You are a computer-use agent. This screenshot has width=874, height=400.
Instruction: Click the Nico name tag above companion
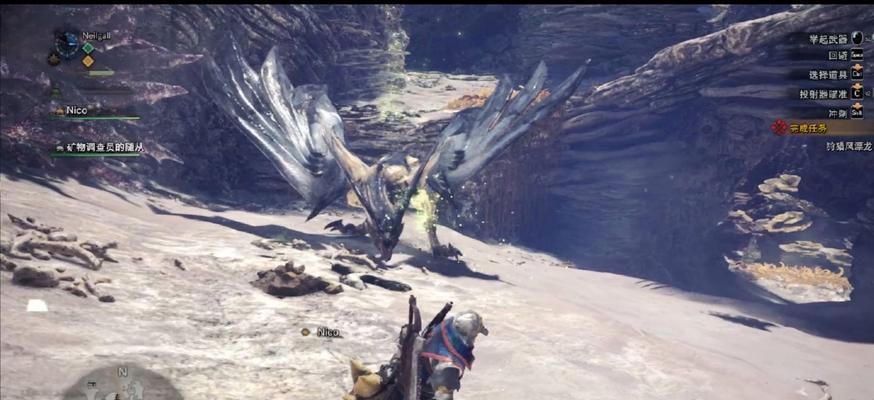(327, 332)
